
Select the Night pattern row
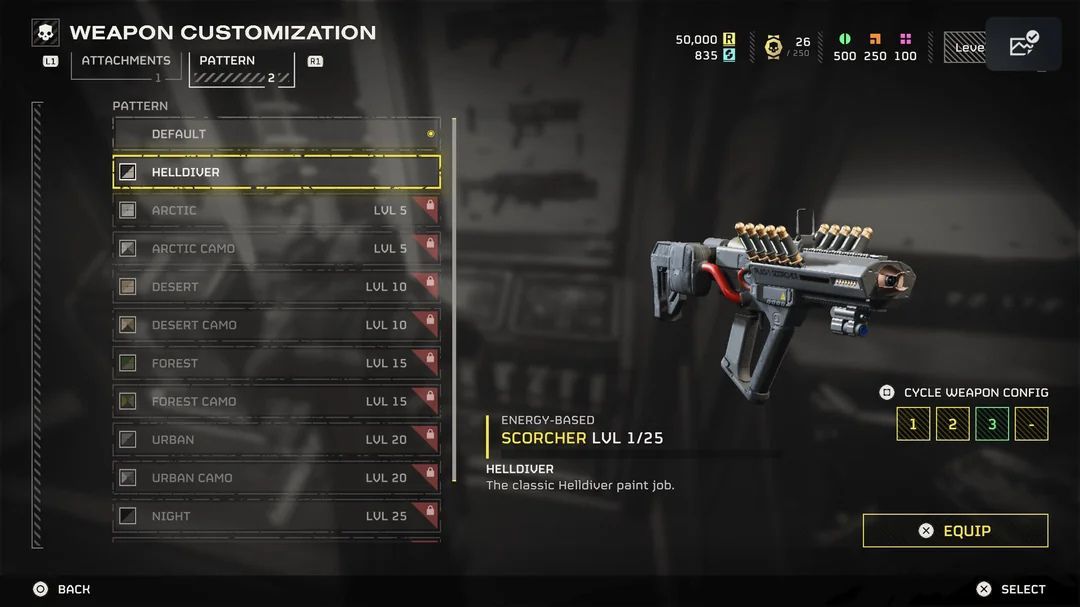coord(276,516)
